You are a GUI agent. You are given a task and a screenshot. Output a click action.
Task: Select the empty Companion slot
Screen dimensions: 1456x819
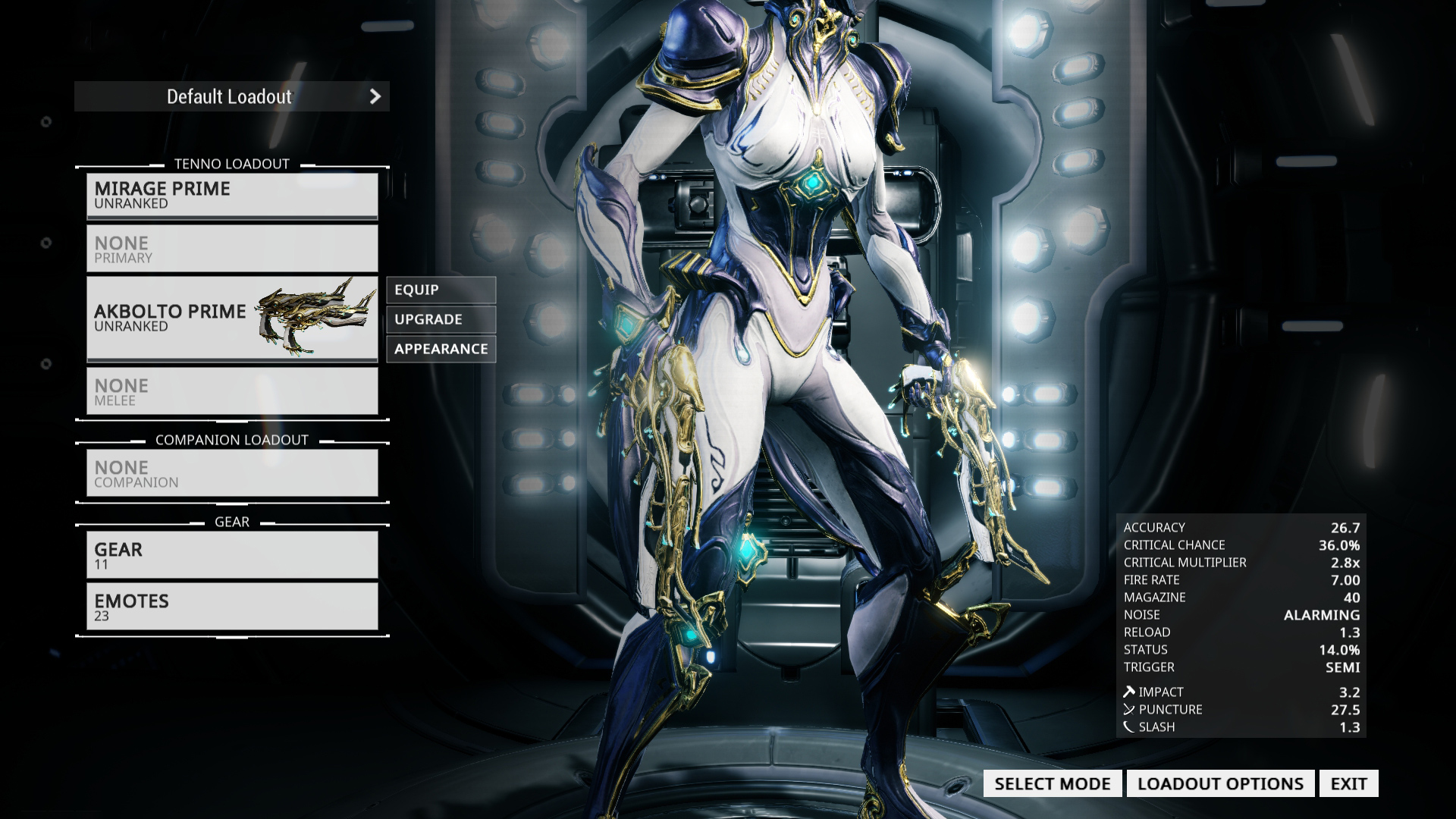click(231, 472)
